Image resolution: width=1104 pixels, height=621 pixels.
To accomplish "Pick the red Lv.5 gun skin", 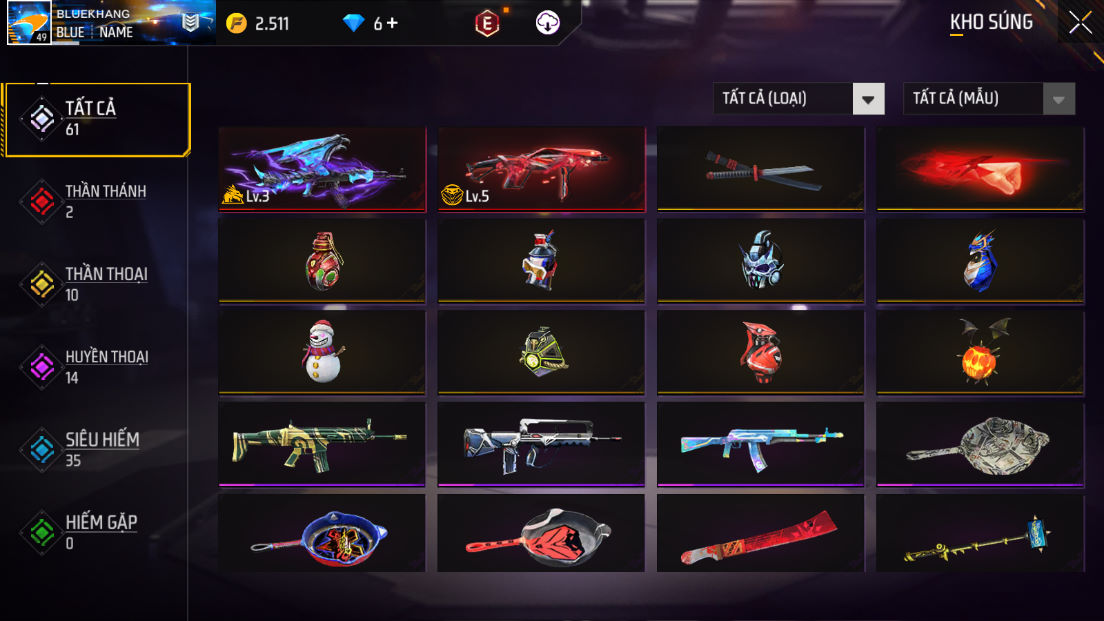I will 541,168.
